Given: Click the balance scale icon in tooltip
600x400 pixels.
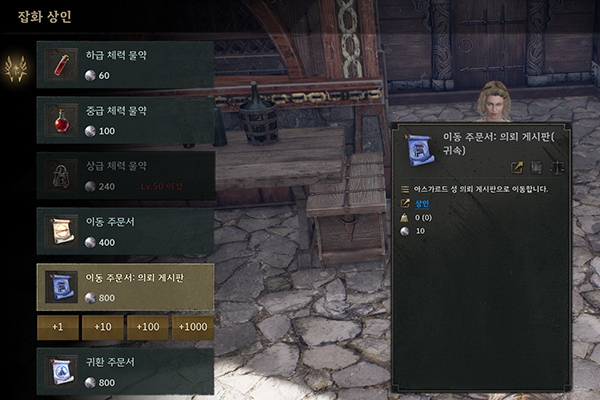Looking at the screenshot, I should 557,167.
